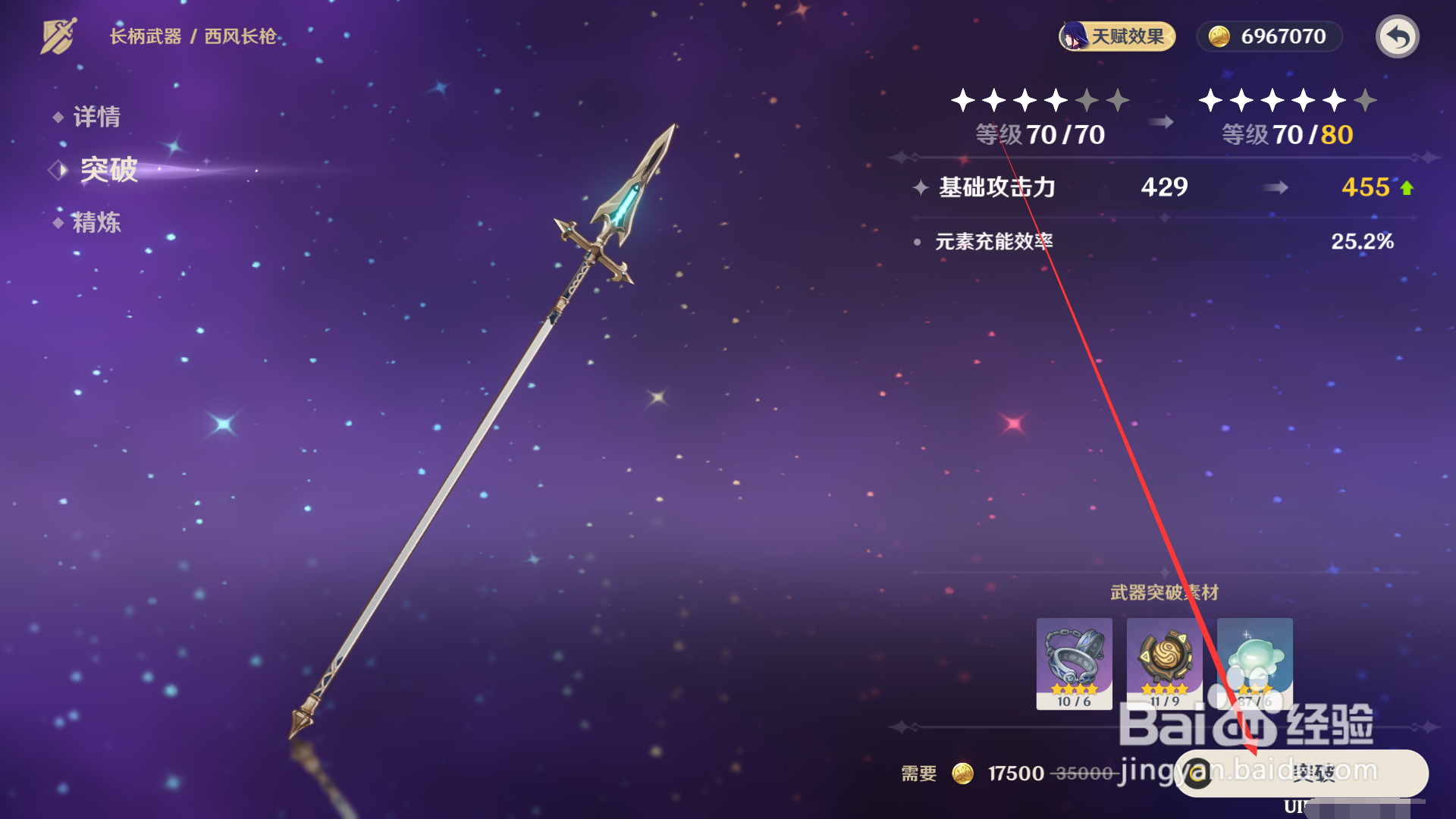This screenshot has height=819, width=1456.
Task: Click the diamond marker beside 基础攻击力
Action: point(919,188)
